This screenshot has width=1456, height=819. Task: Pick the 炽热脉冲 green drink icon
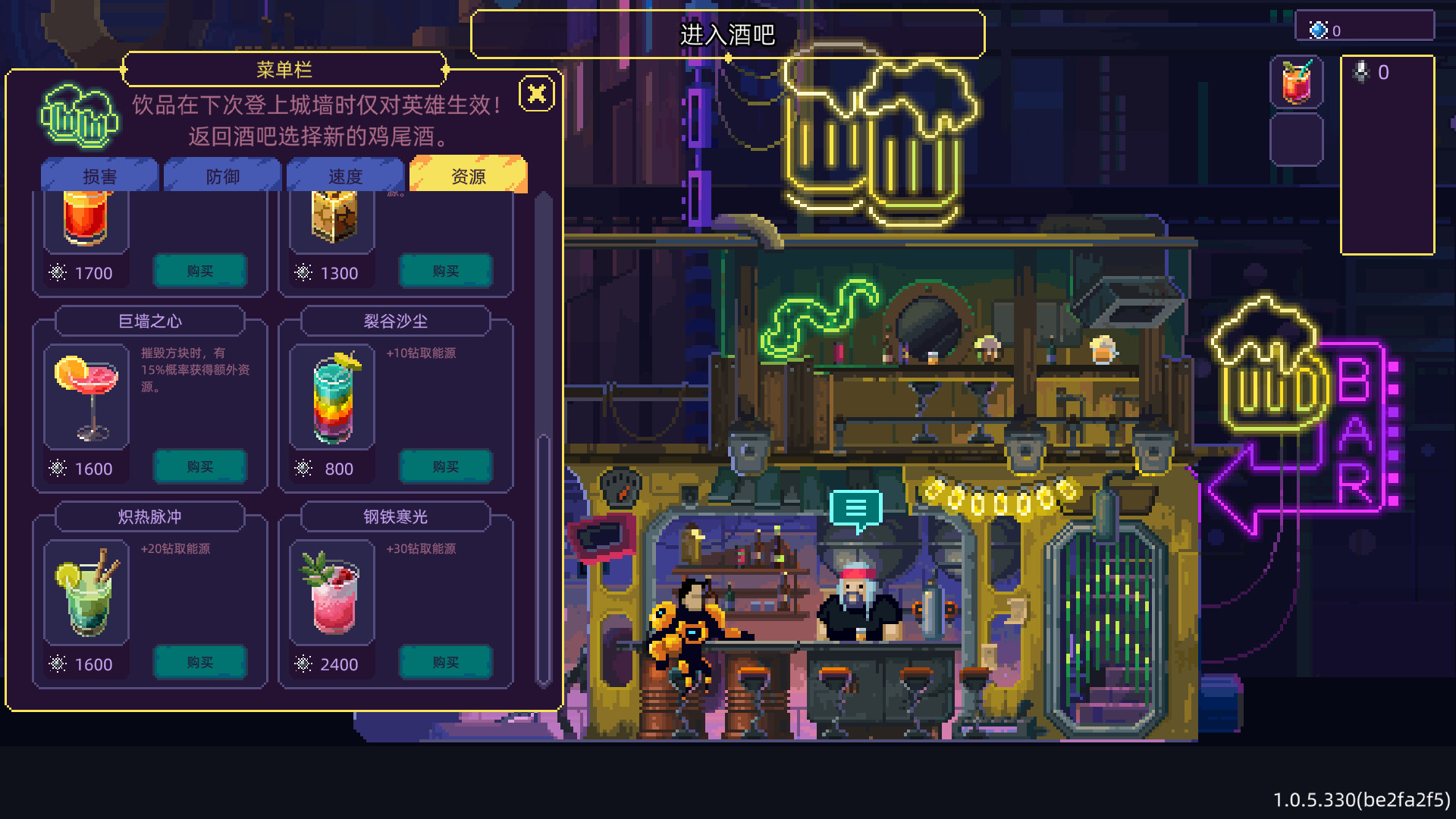86,592
